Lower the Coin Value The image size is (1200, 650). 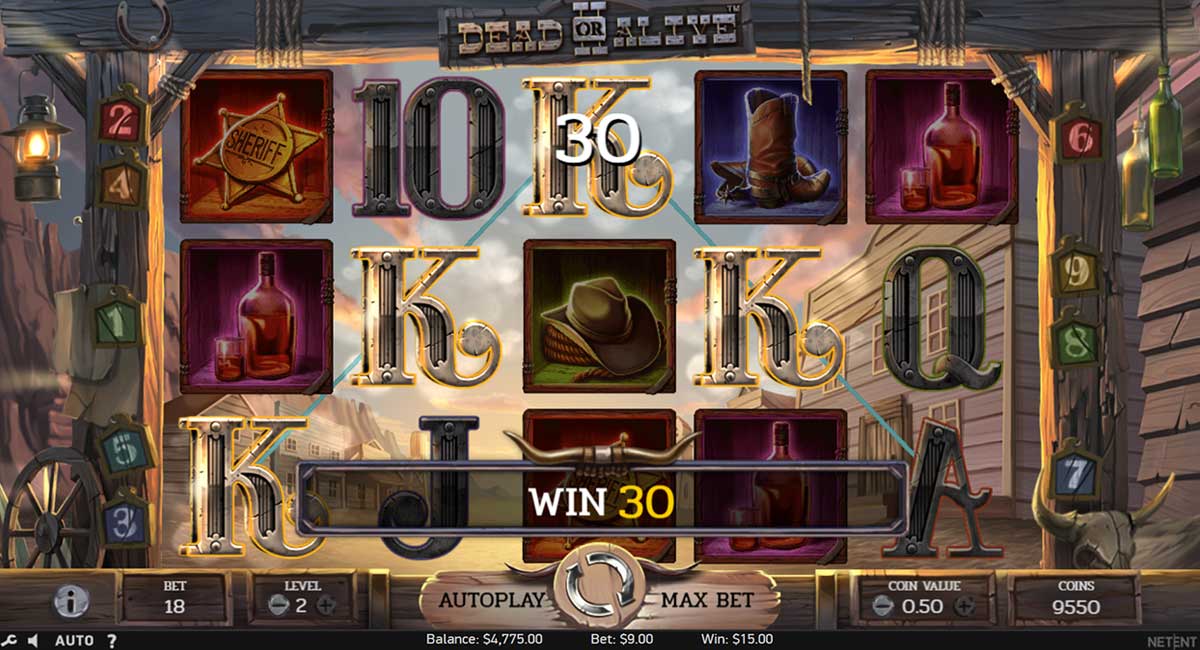(882, 606)
